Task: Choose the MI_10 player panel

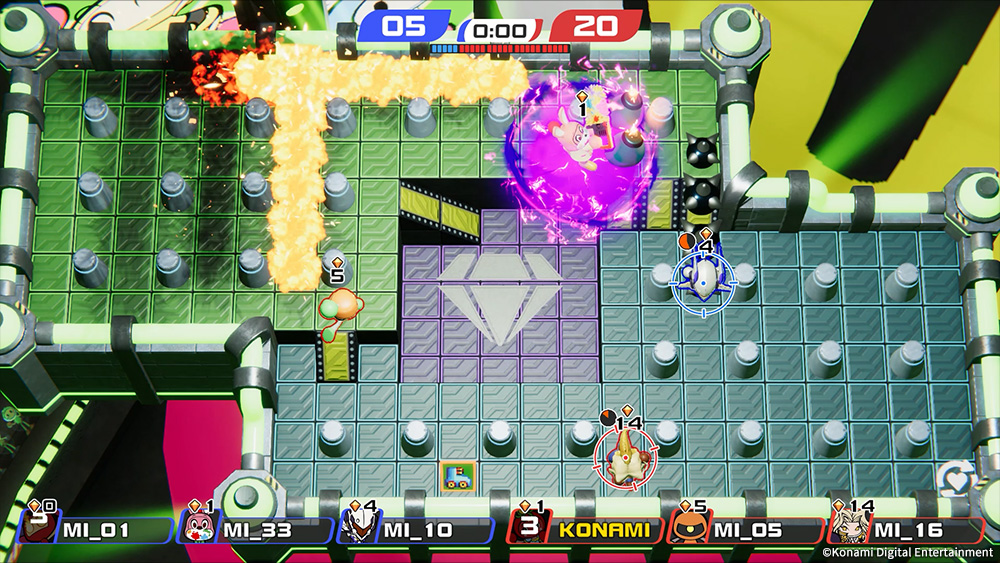Action: [x=416, y=530]
